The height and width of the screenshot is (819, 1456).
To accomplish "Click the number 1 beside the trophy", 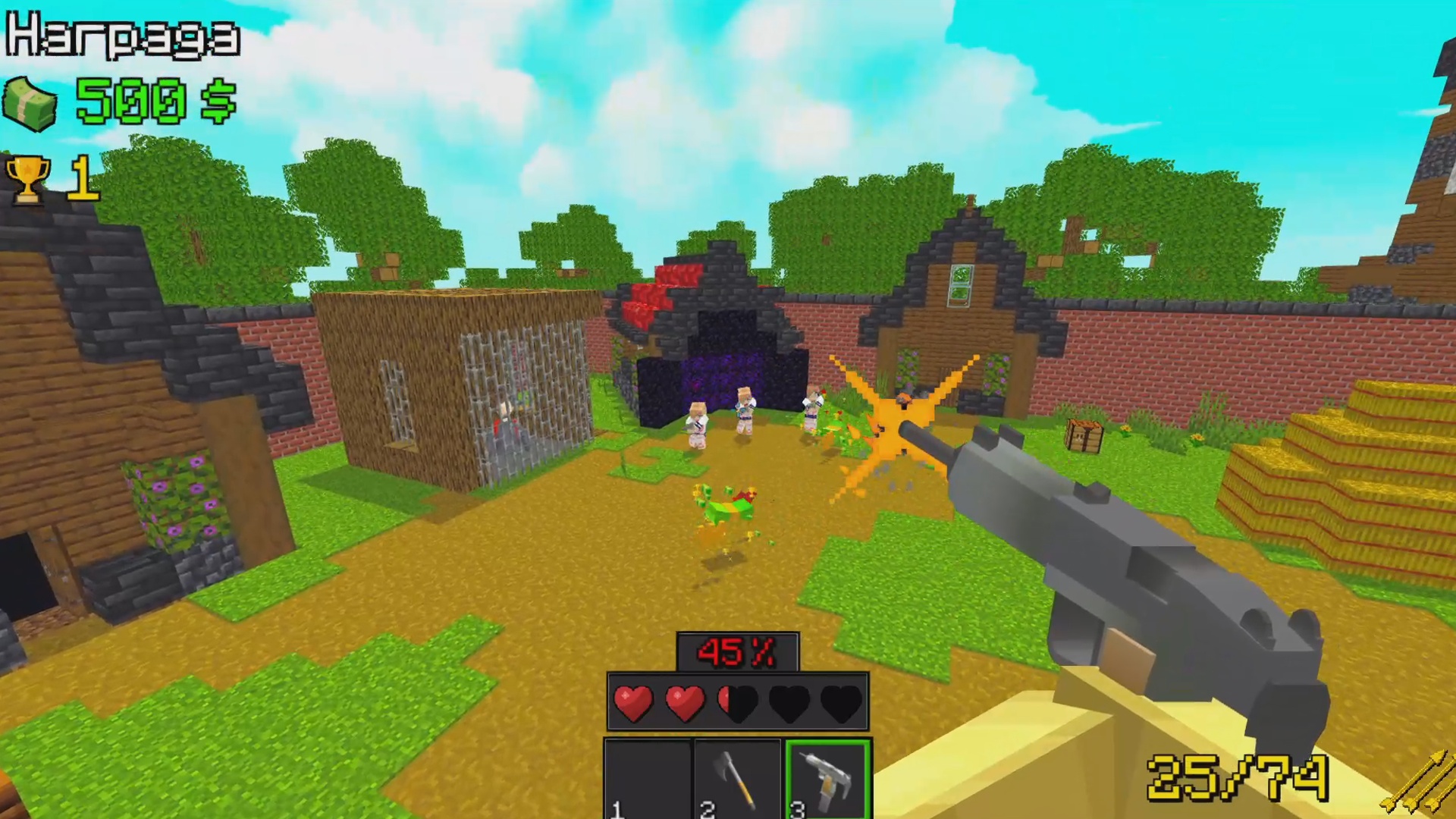I will (x=82, y=176).
